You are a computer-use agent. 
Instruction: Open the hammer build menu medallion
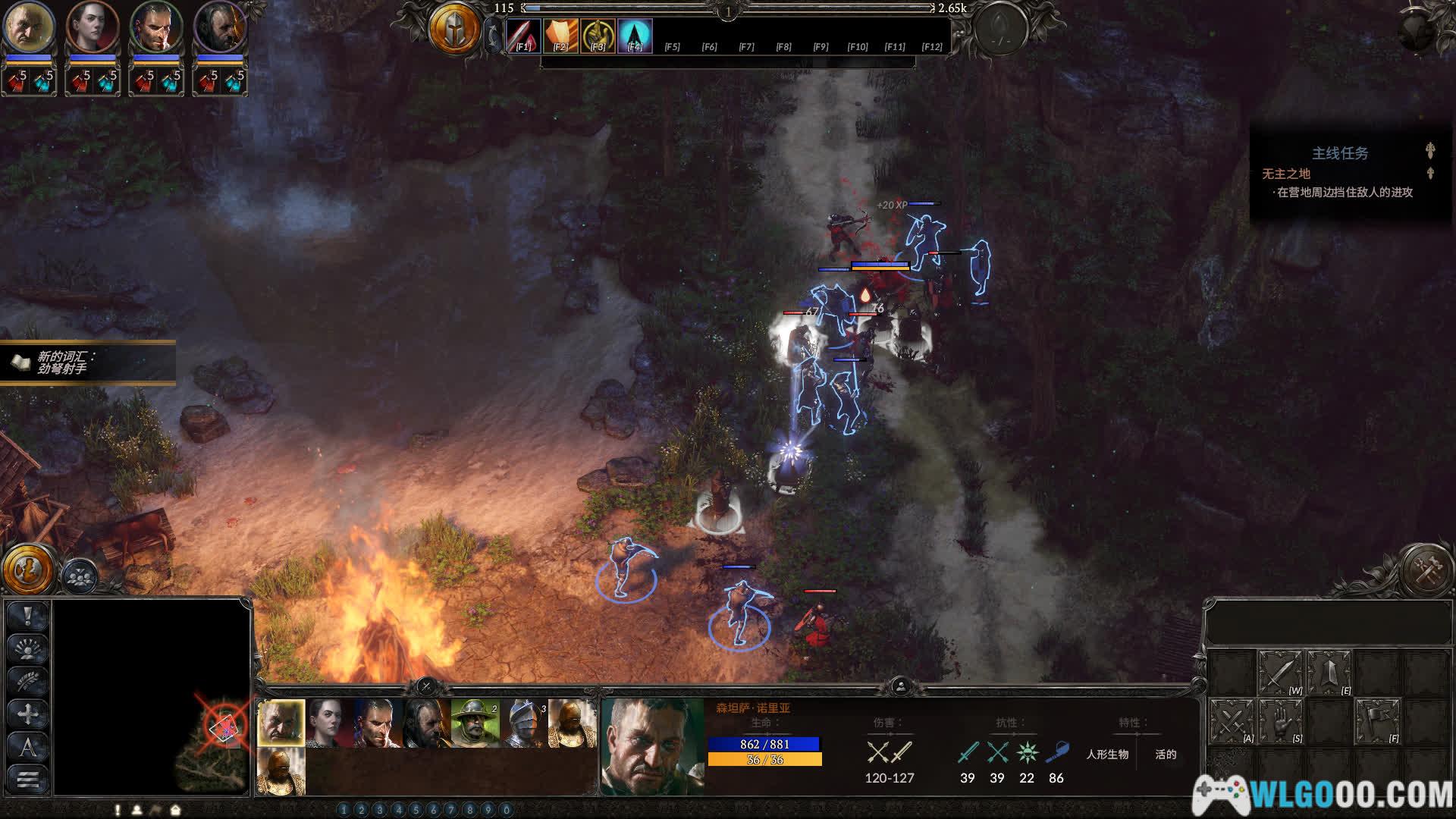point(1426,569)
